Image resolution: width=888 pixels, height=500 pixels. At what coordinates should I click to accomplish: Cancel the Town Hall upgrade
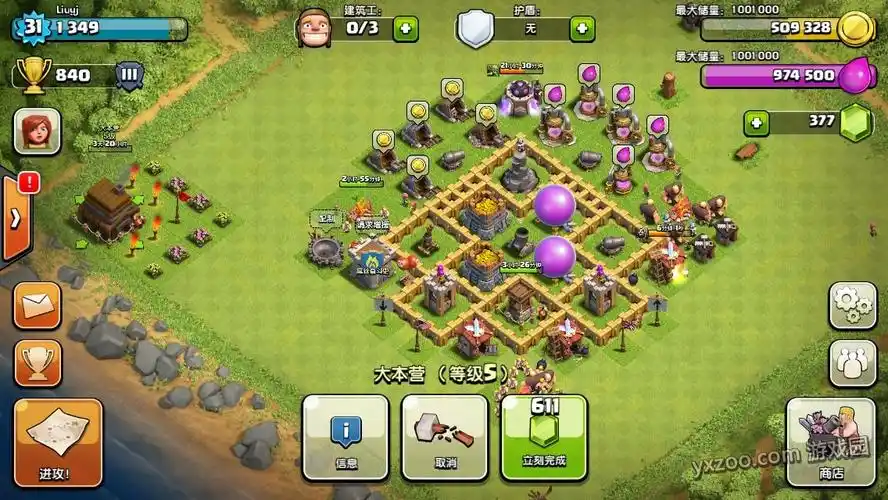coord(444,437)
